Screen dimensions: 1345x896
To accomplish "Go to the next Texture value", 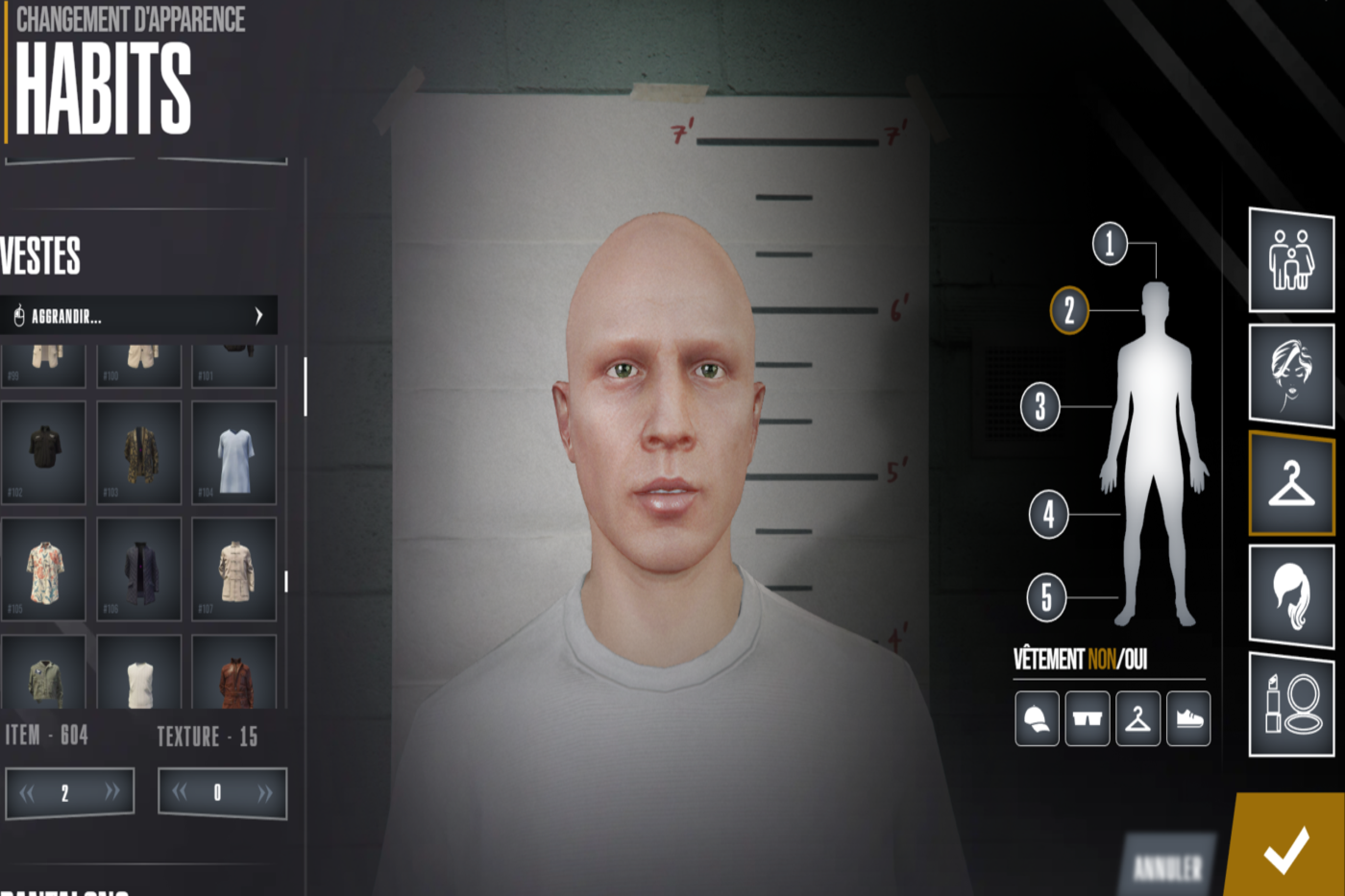I will [x=264, y=792].
